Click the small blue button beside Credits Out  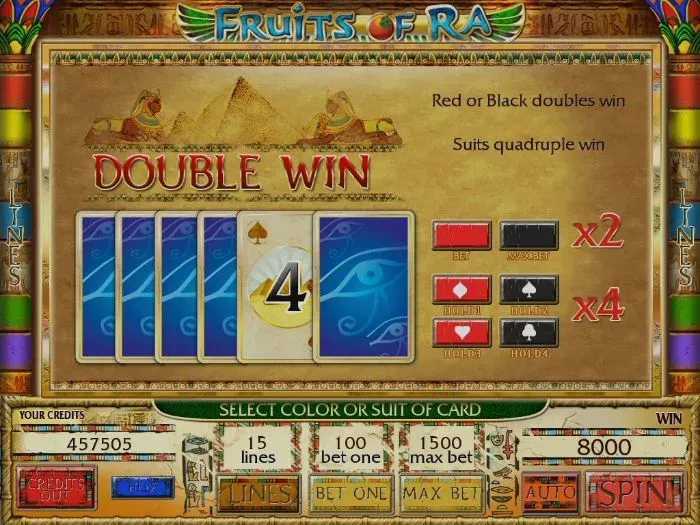point(142,488)
